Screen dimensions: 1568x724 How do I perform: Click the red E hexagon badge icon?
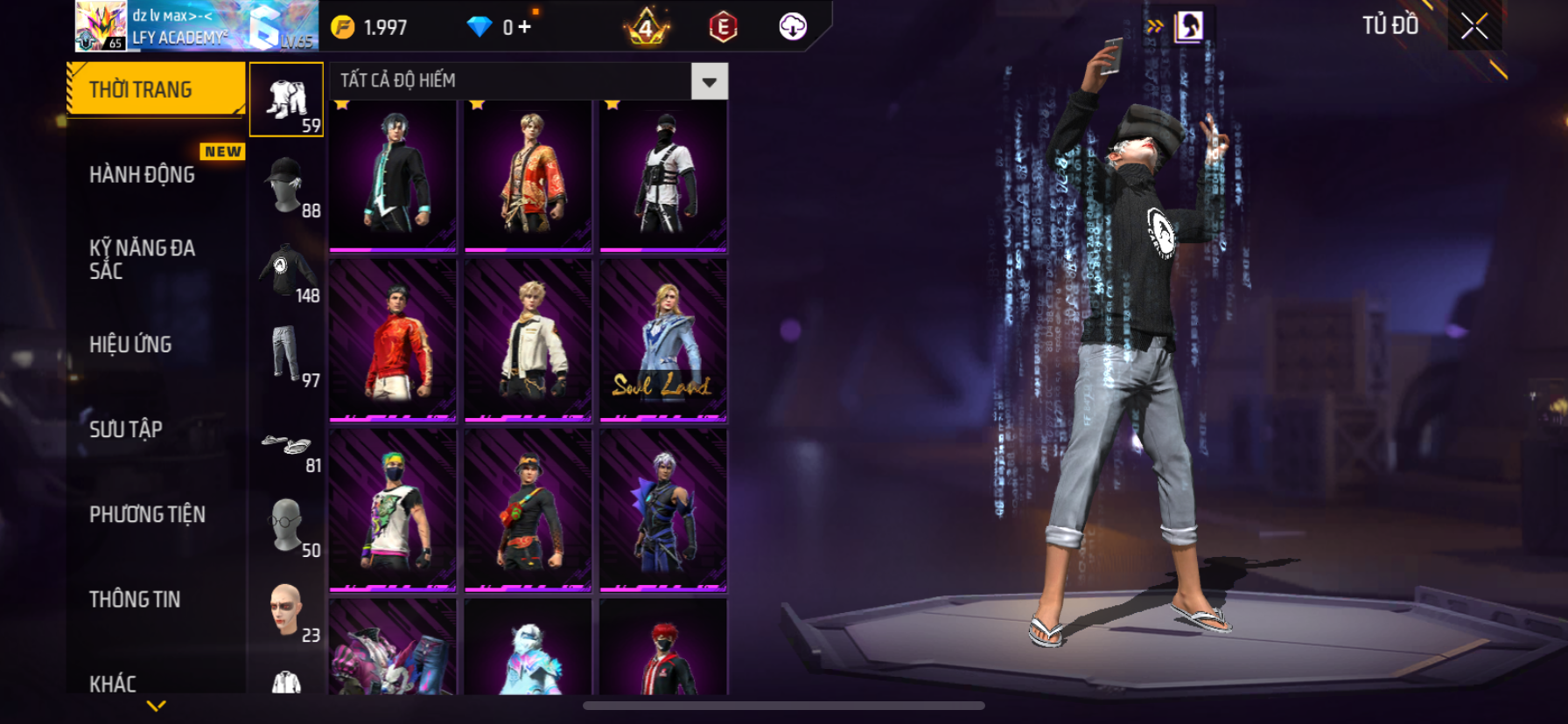click(723, 27)
